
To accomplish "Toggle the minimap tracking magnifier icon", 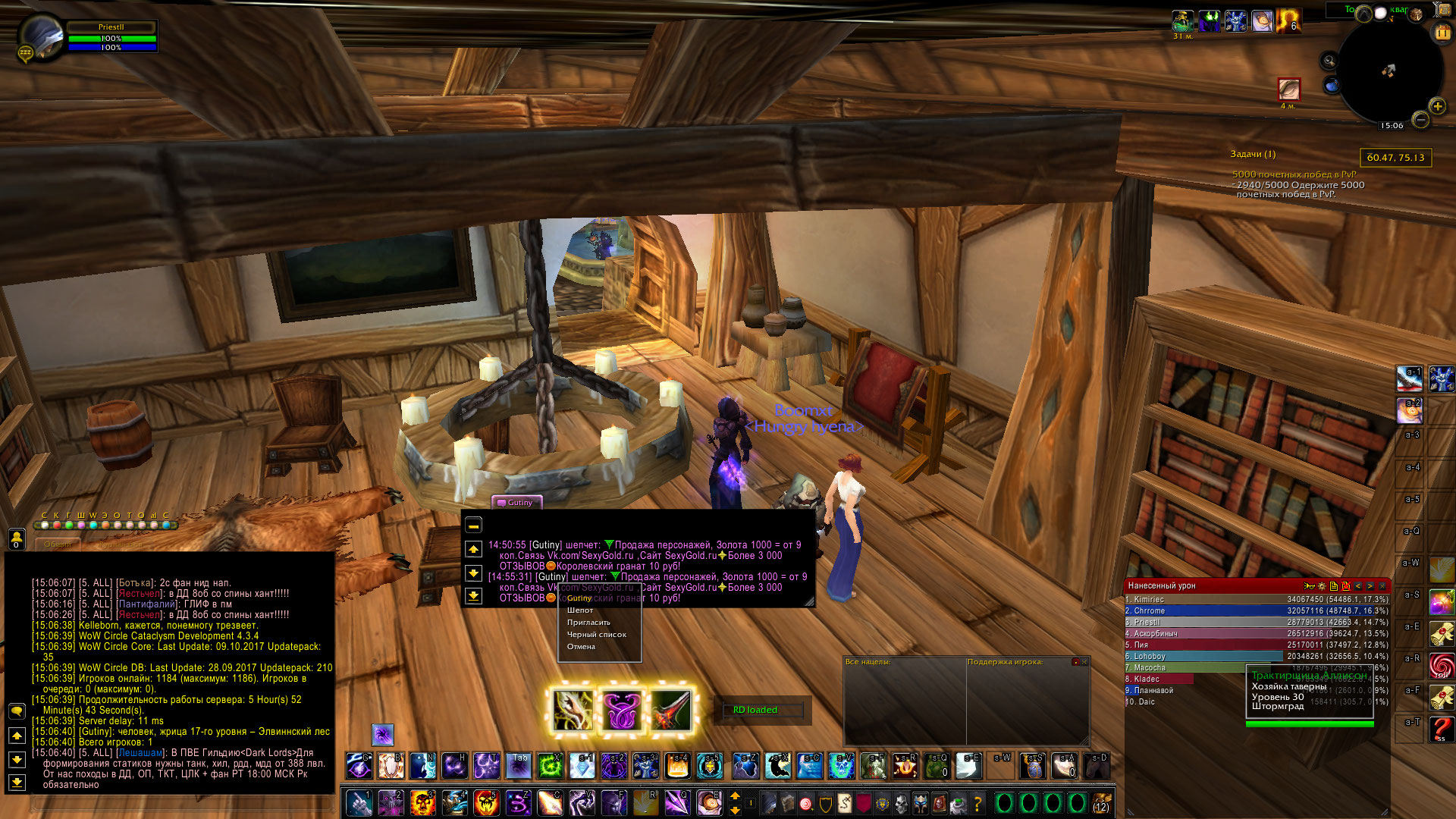I will pyautogui.click(x=1329, y=61).
